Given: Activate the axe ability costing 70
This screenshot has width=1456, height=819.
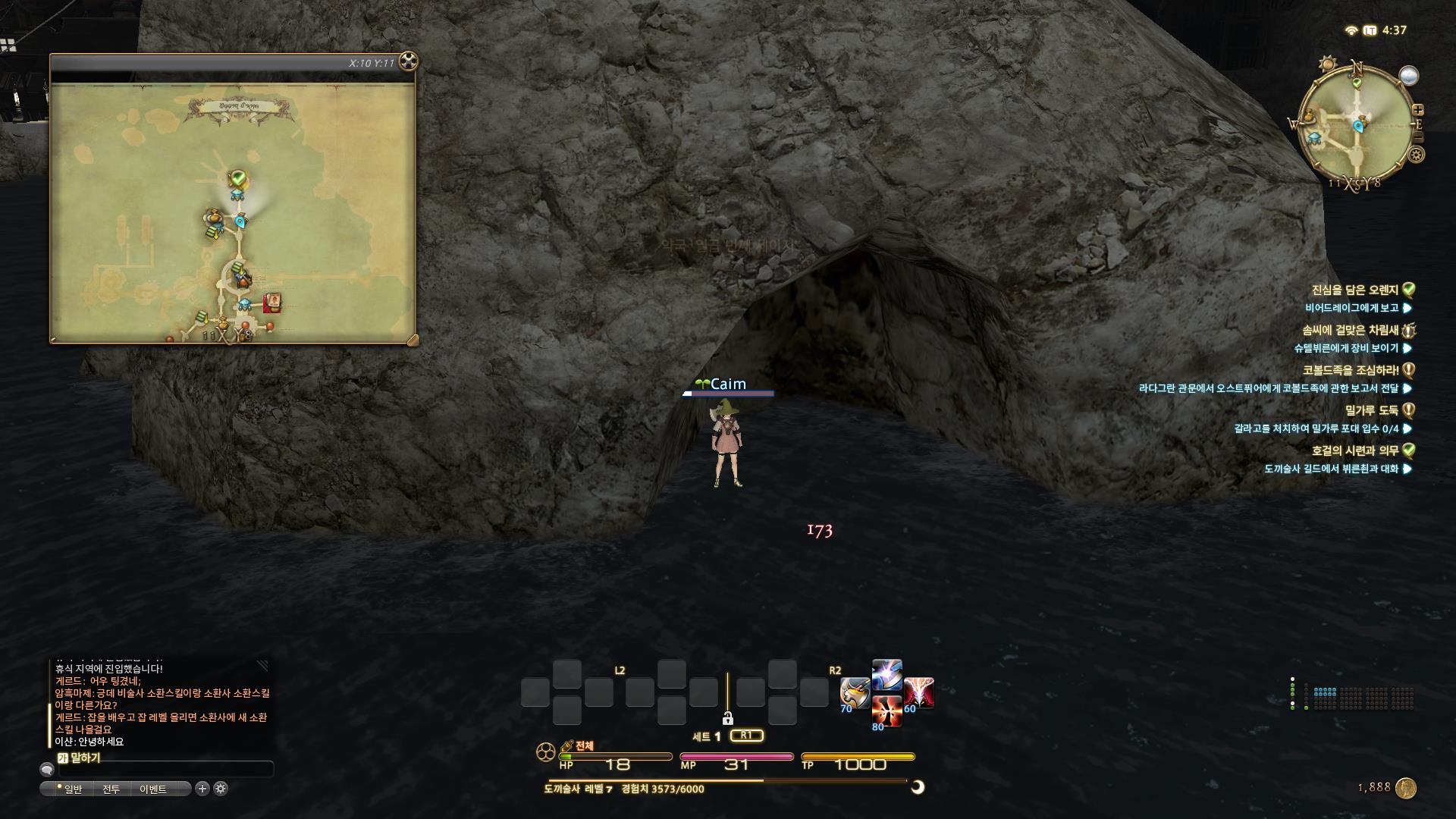Looking at the screenshot, I should pyautogui.click(x=855, y=693).
